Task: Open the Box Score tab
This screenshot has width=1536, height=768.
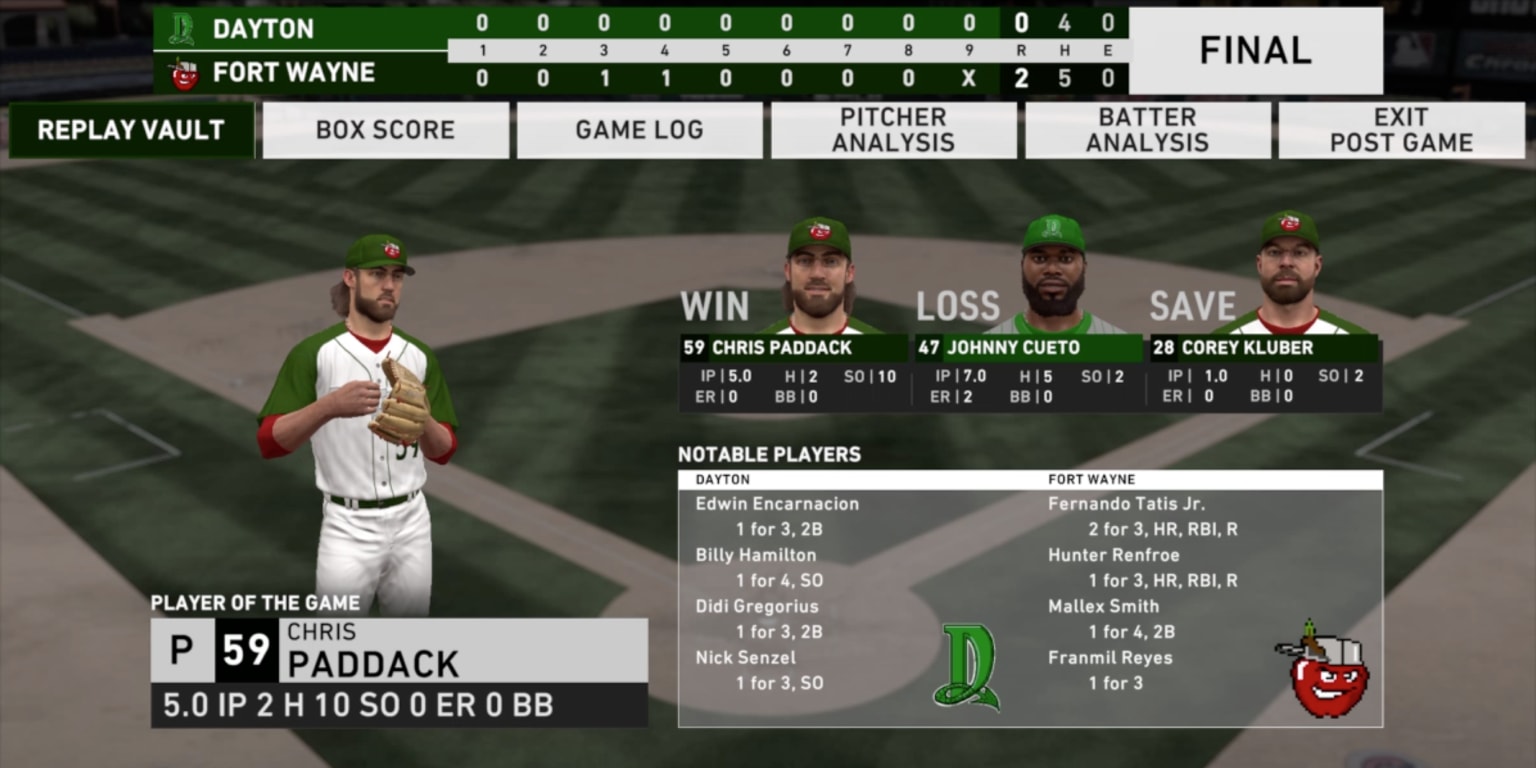Action: click(385, 129)
